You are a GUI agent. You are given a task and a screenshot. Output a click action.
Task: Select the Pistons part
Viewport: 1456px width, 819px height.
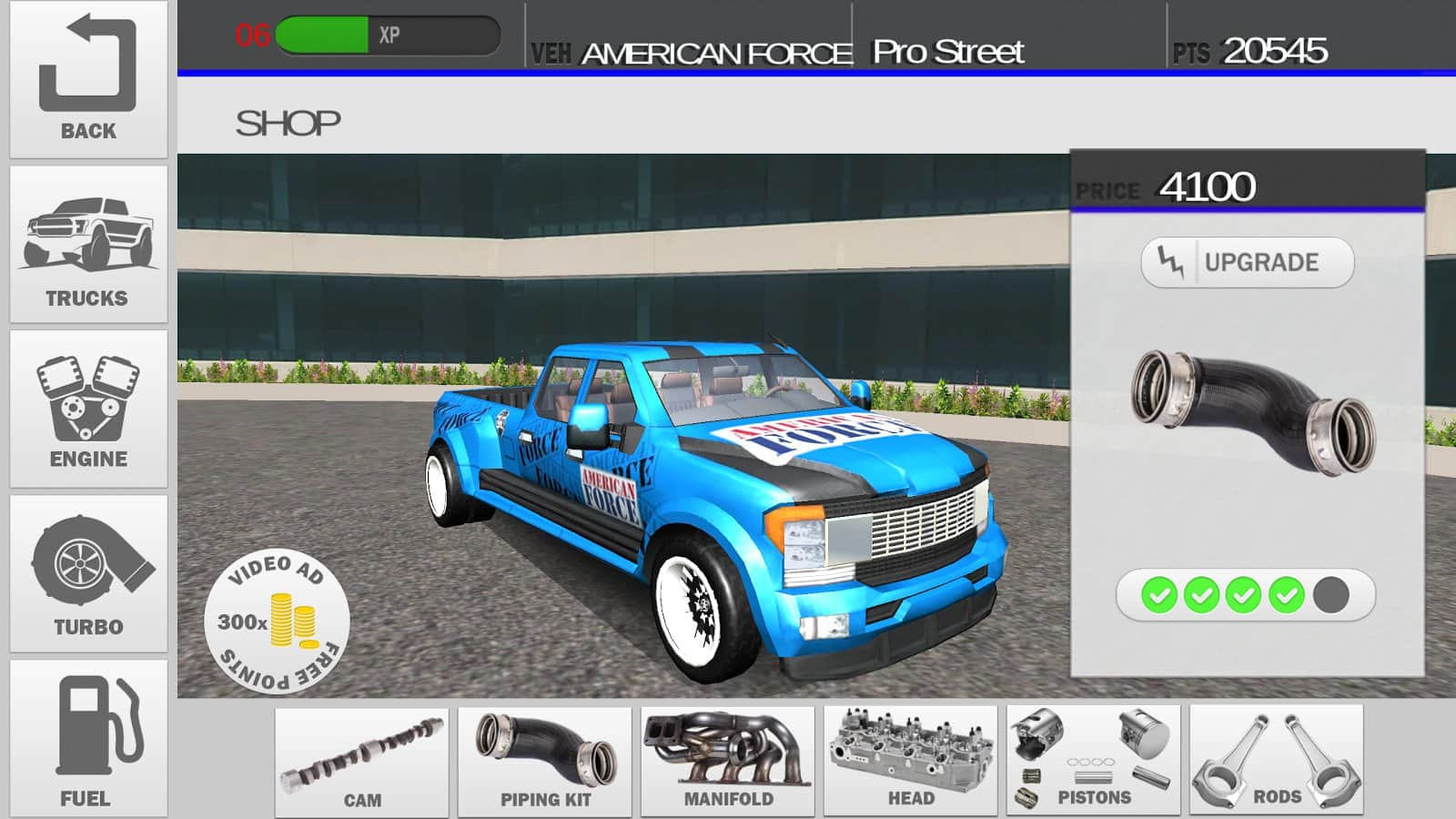(x=1094, y=762)
